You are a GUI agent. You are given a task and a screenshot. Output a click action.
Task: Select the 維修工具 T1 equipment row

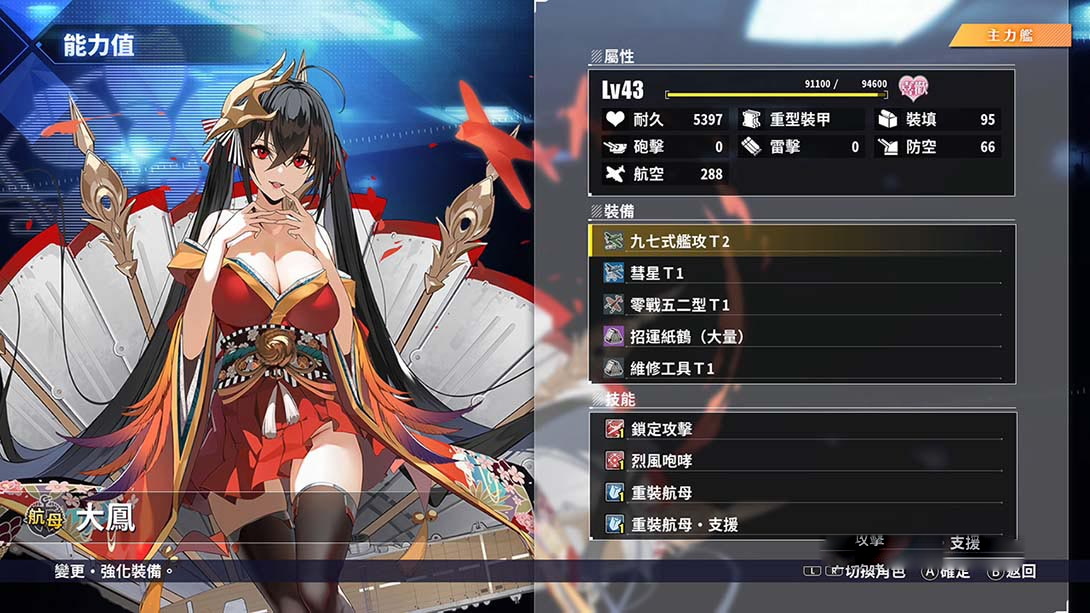pyautogui.click(x=800, y=369)
